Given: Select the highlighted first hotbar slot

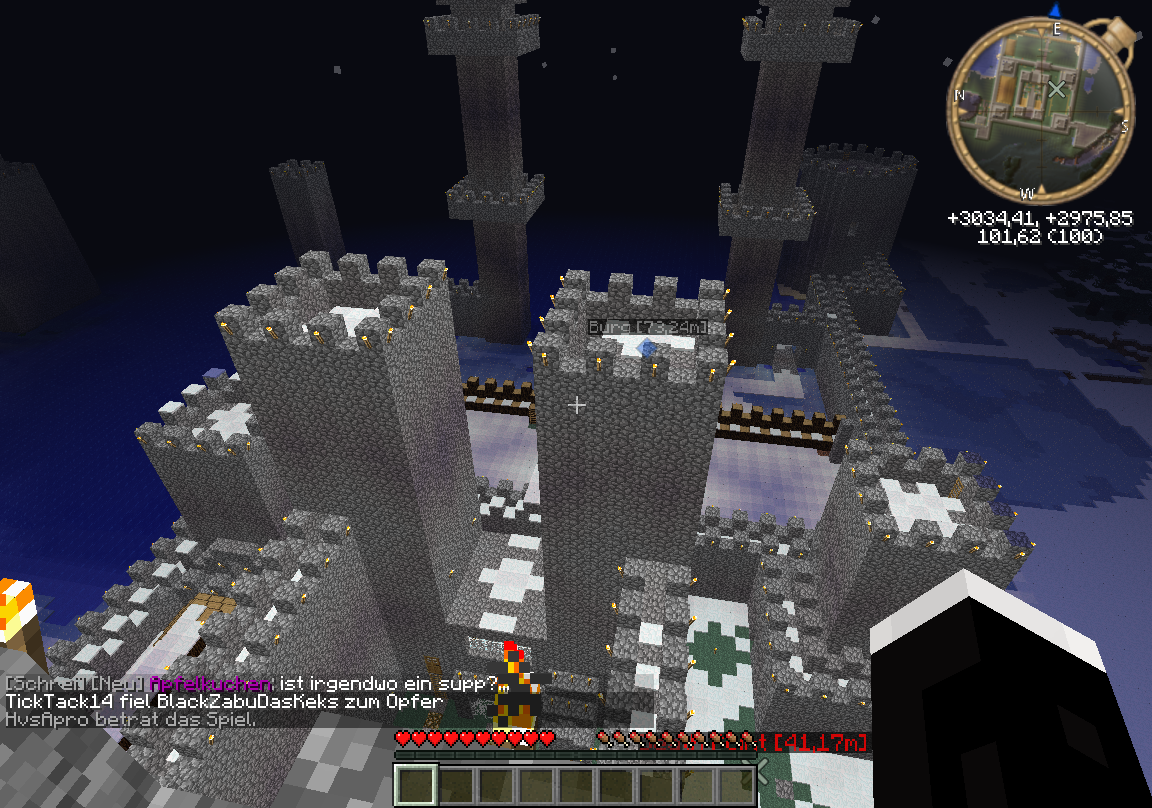Looking at the screenshot, I should click(416, 784).
